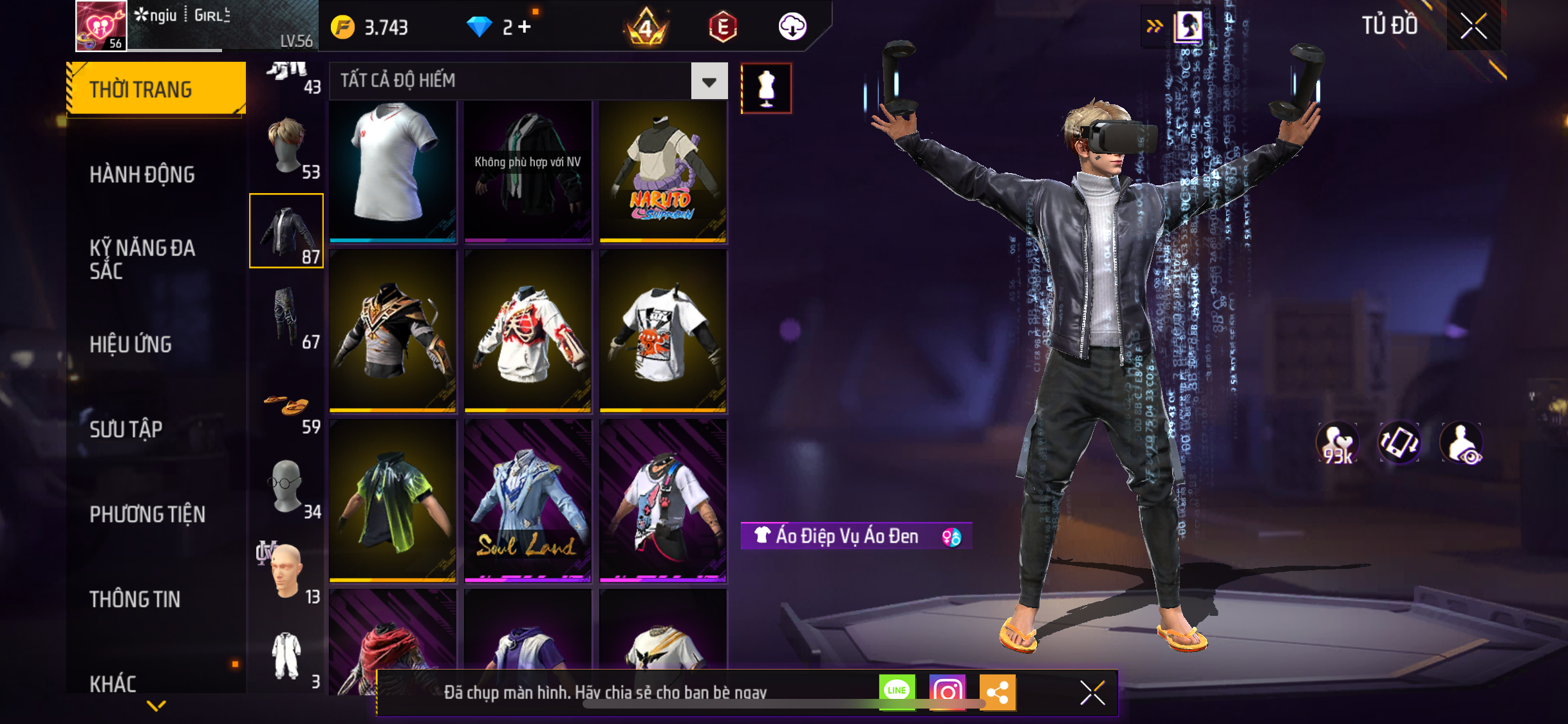Show the THÔNG TIN section
1568x724 pixels.
135,599
